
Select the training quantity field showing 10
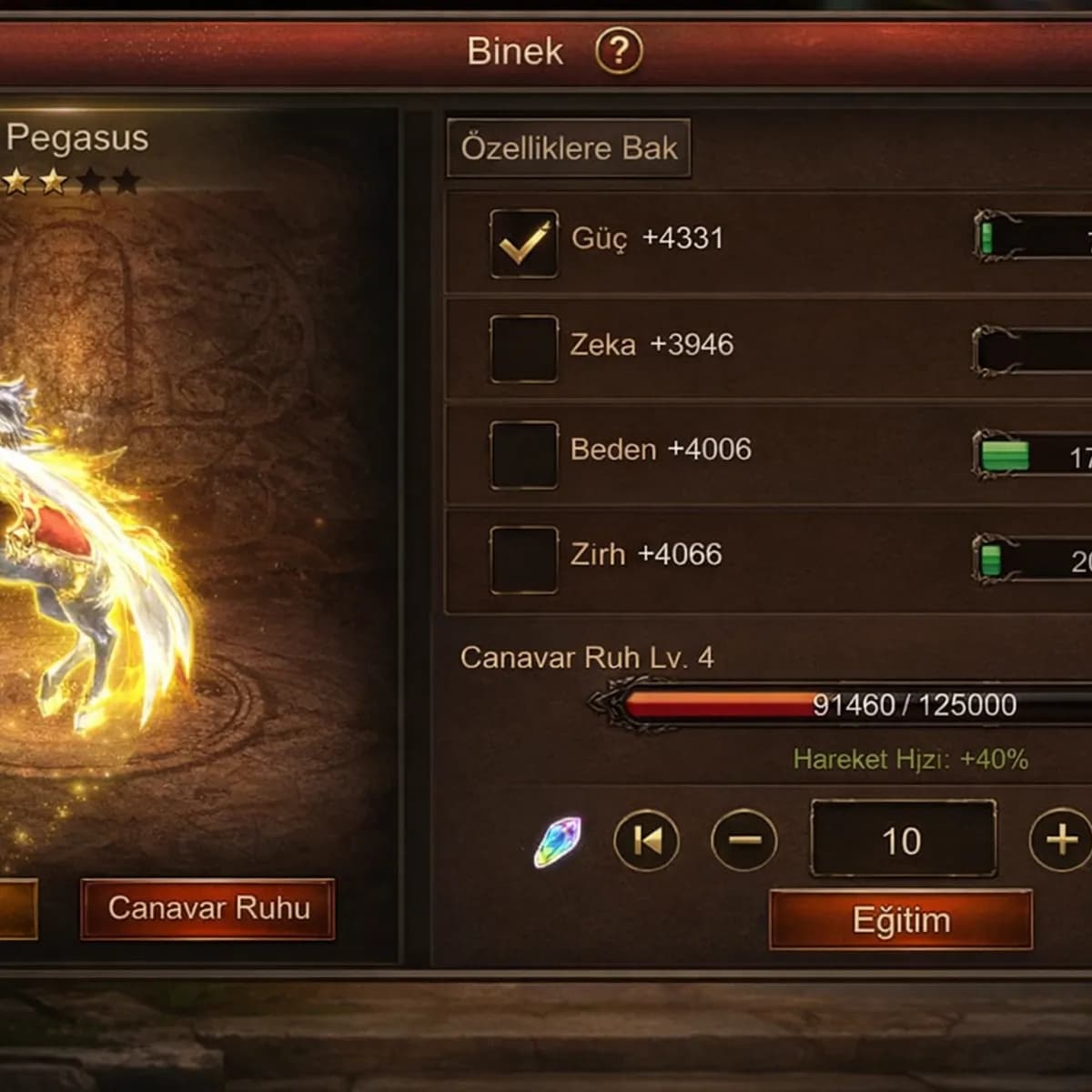click(902, 840)
